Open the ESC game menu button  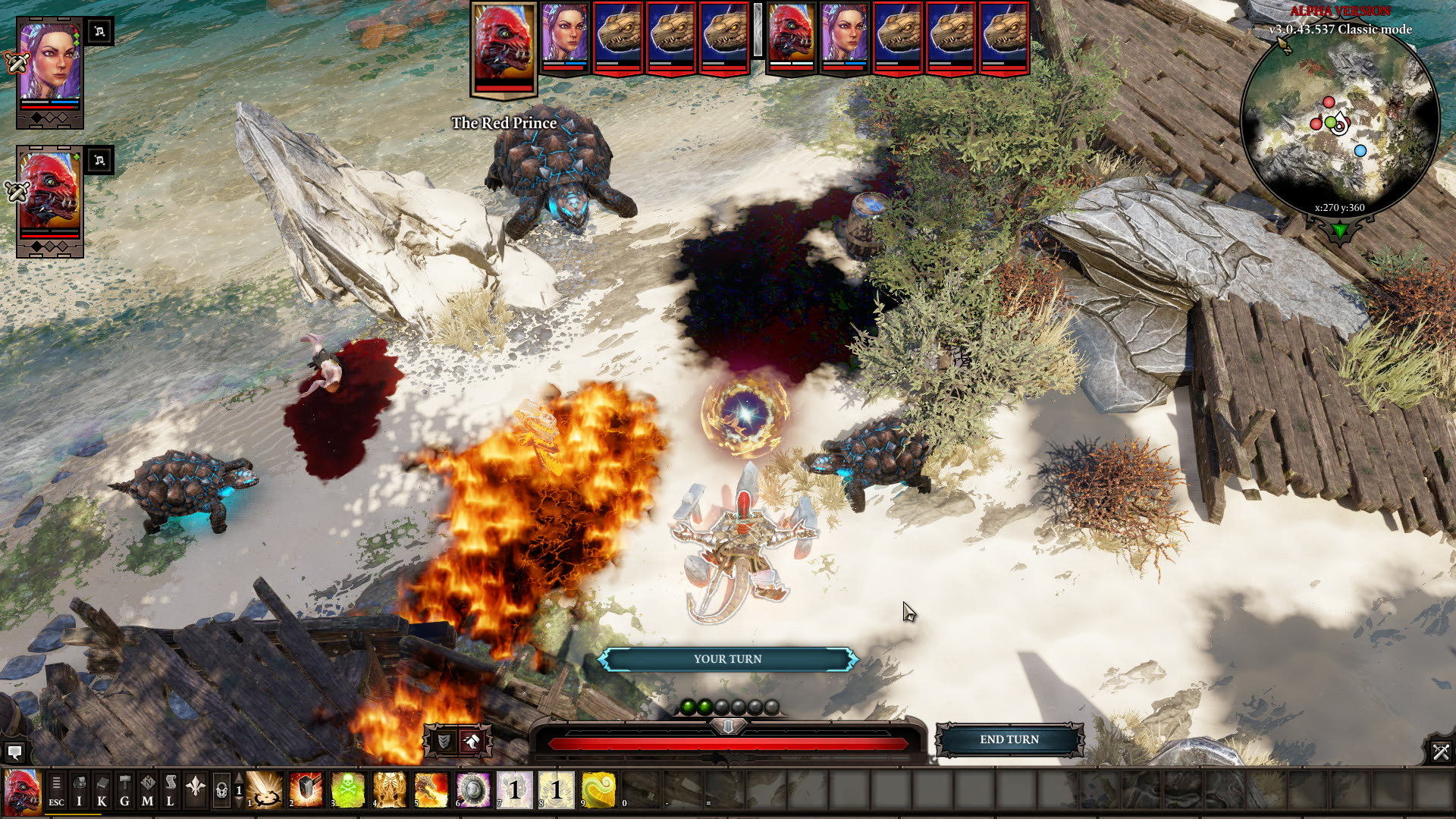(x=57, y=789)
